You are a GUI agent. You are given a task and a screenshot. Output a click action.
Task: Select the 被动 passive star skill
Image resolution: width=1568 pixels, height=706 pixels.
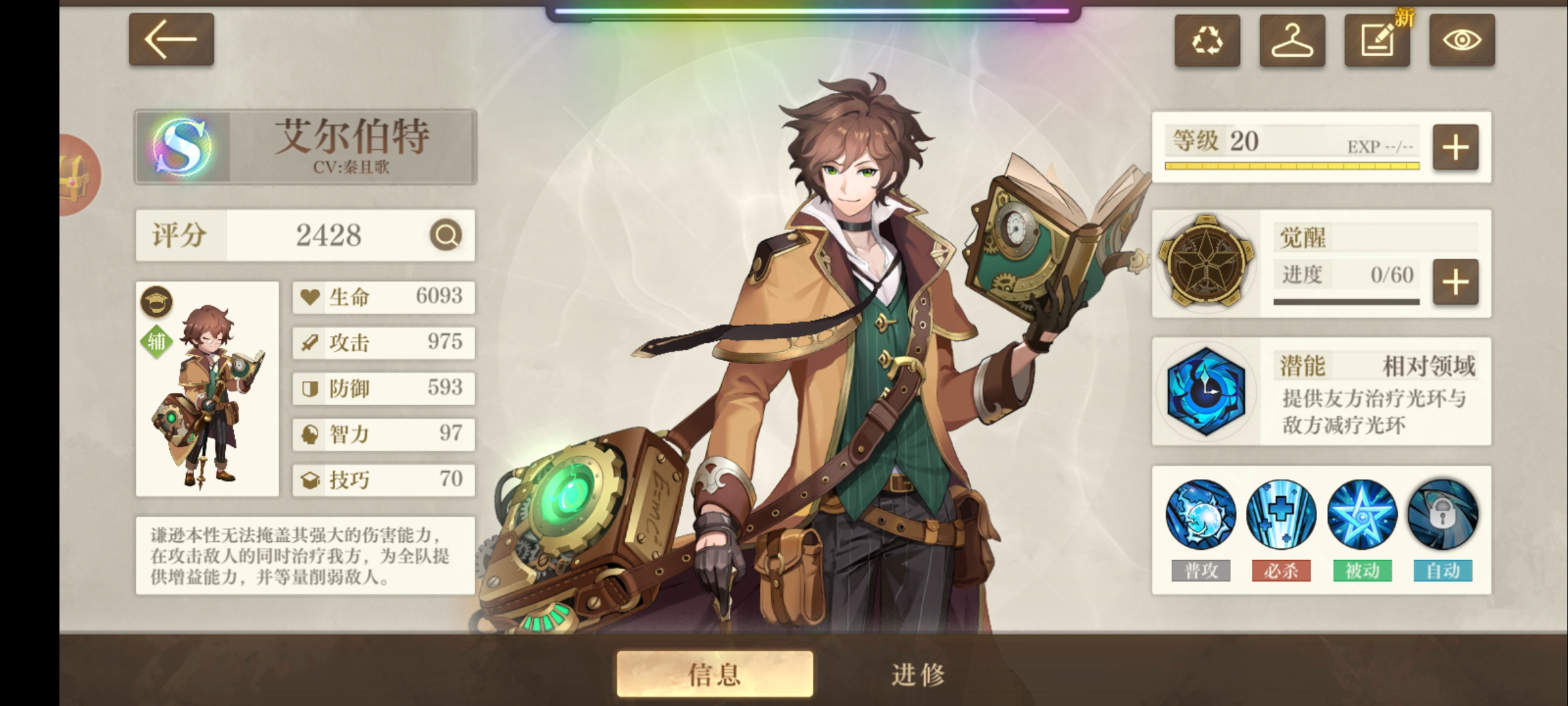[1362, 515]
